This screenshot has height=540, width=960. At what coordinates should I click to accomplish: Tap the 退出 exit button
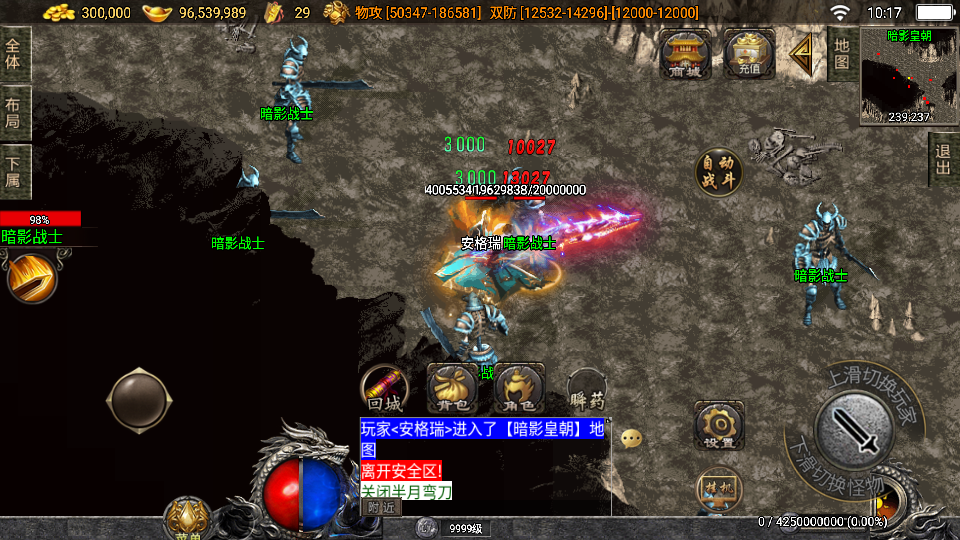coord(943,160)
